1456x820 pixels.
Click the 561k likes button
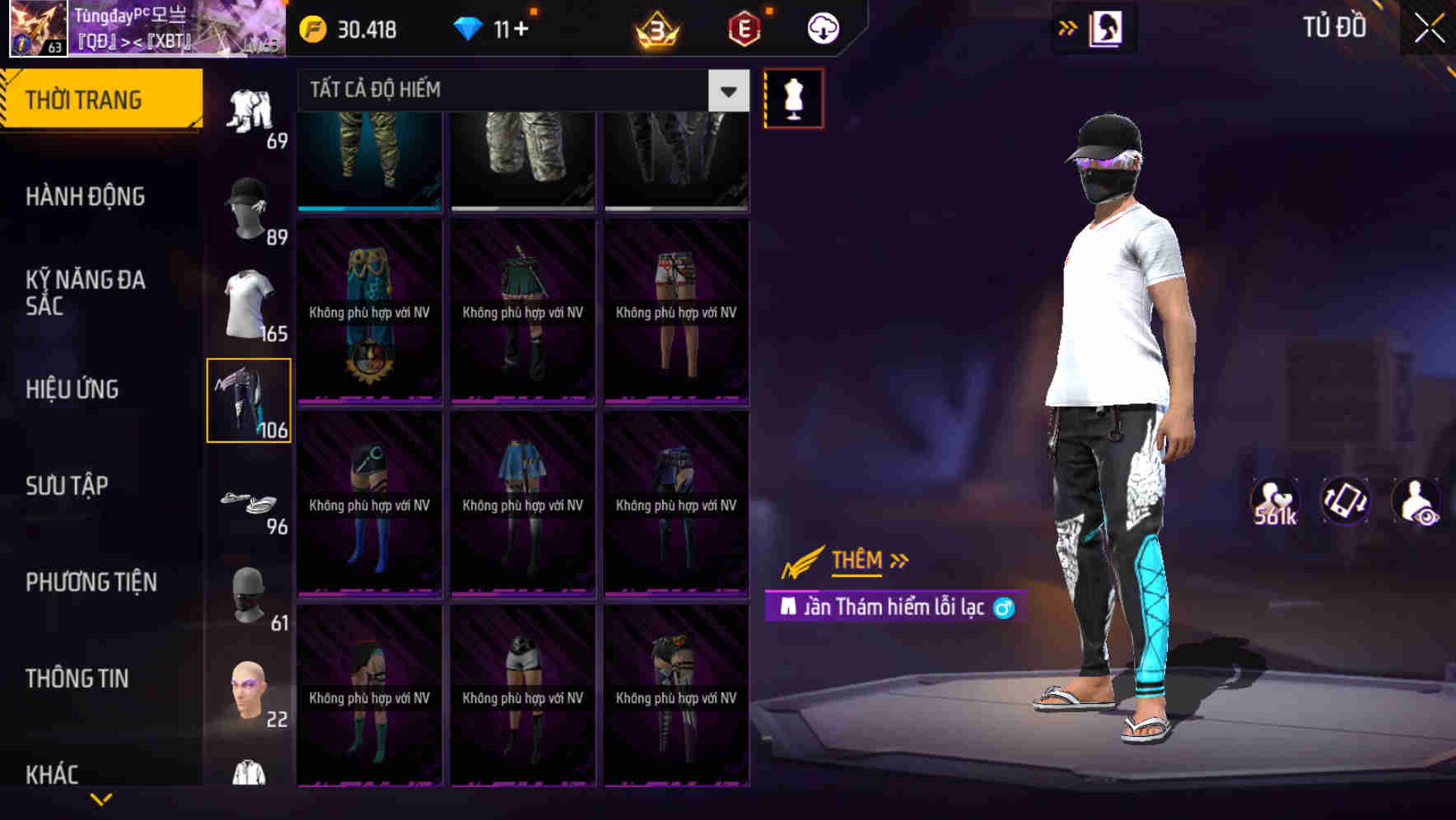(x=1273, y=502)
